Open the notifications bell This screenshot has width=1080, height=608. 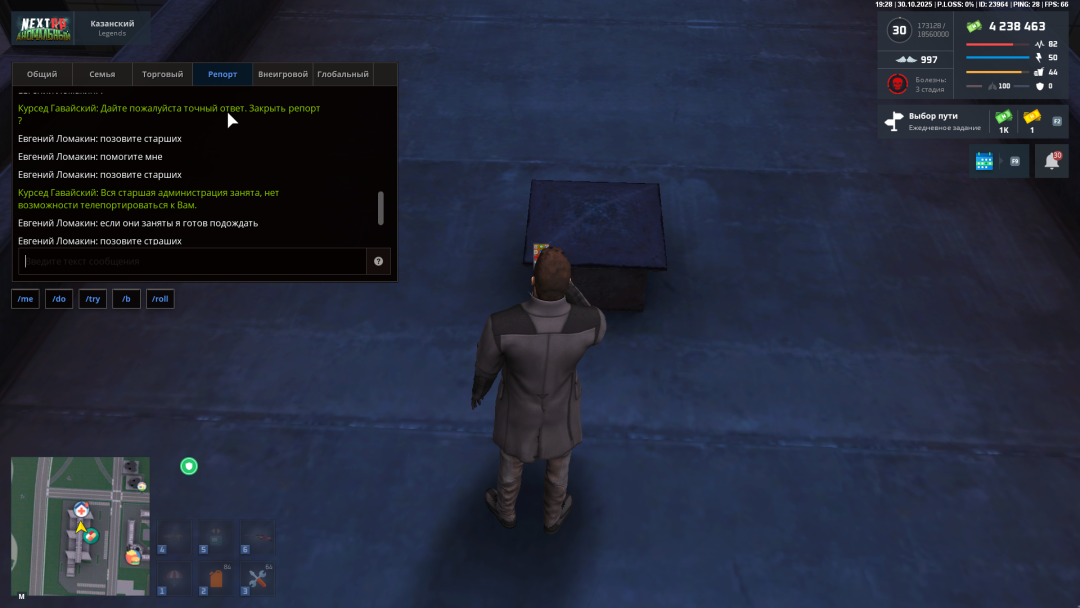1051,161
